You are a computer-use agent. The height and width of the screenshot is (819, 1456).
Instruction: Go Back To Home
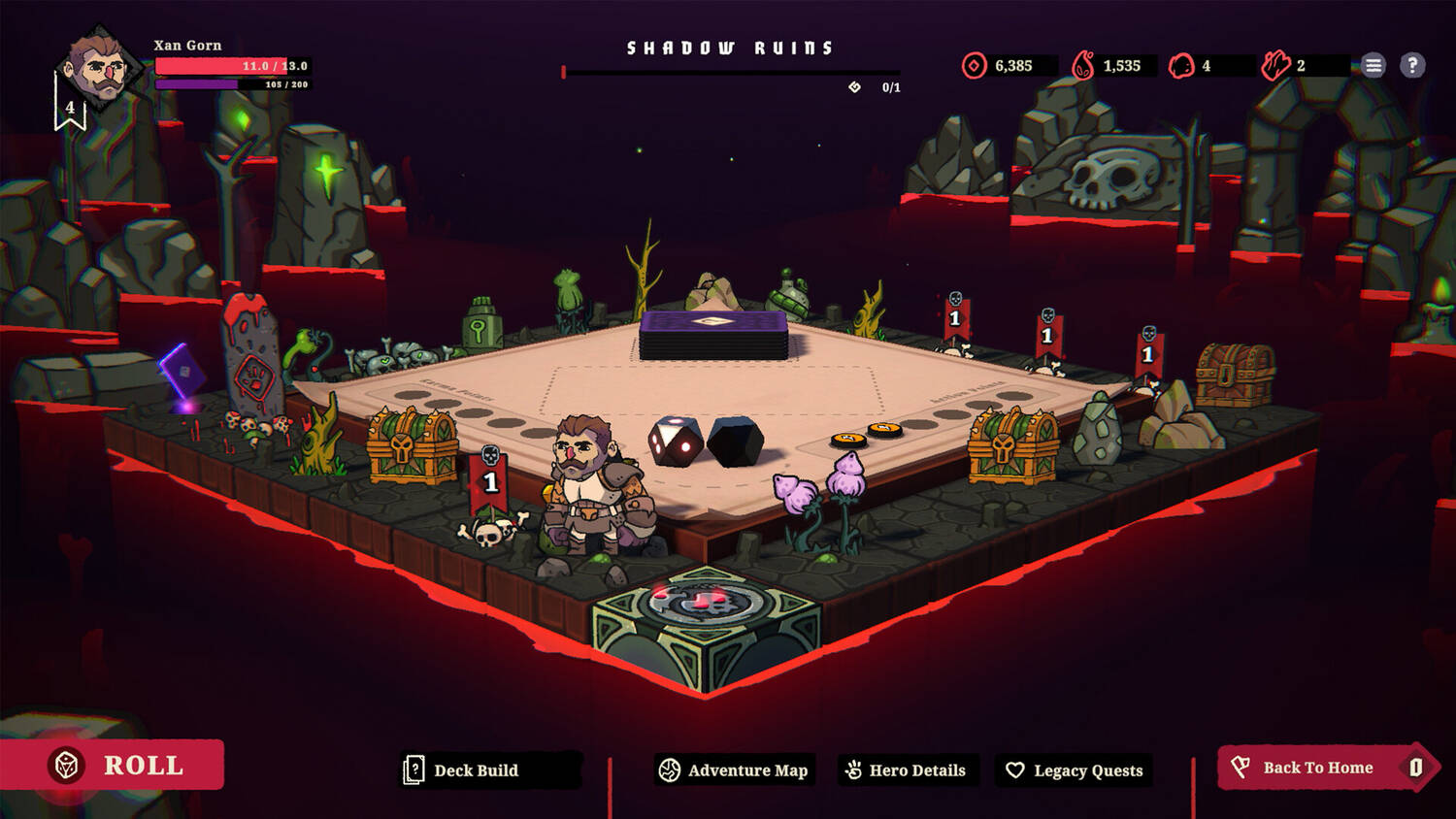point(1317,768)
